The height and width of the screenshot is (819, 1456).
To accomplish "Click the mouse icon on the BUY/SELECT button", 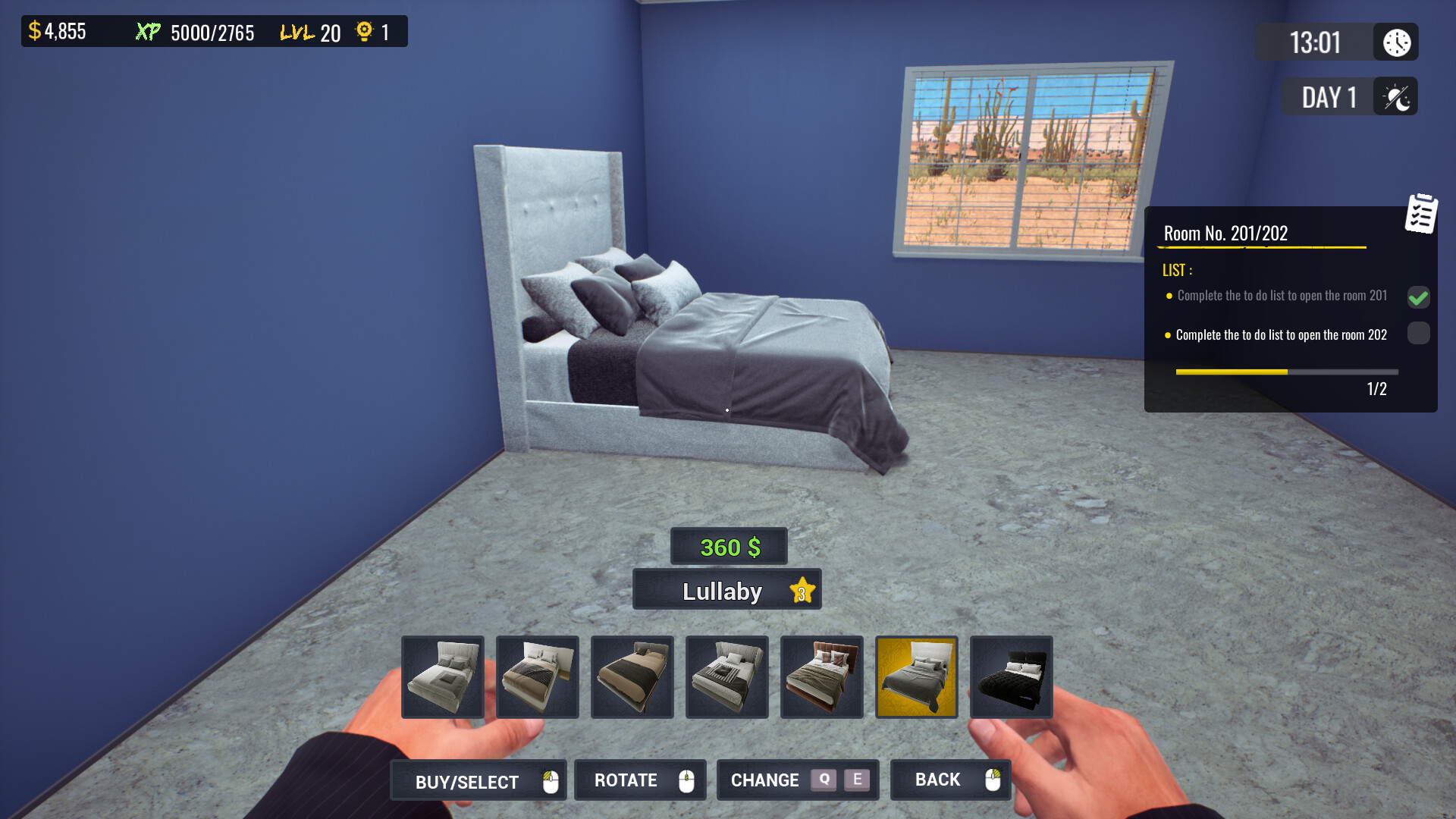I will pyautogui.click(x=550, y=780).
